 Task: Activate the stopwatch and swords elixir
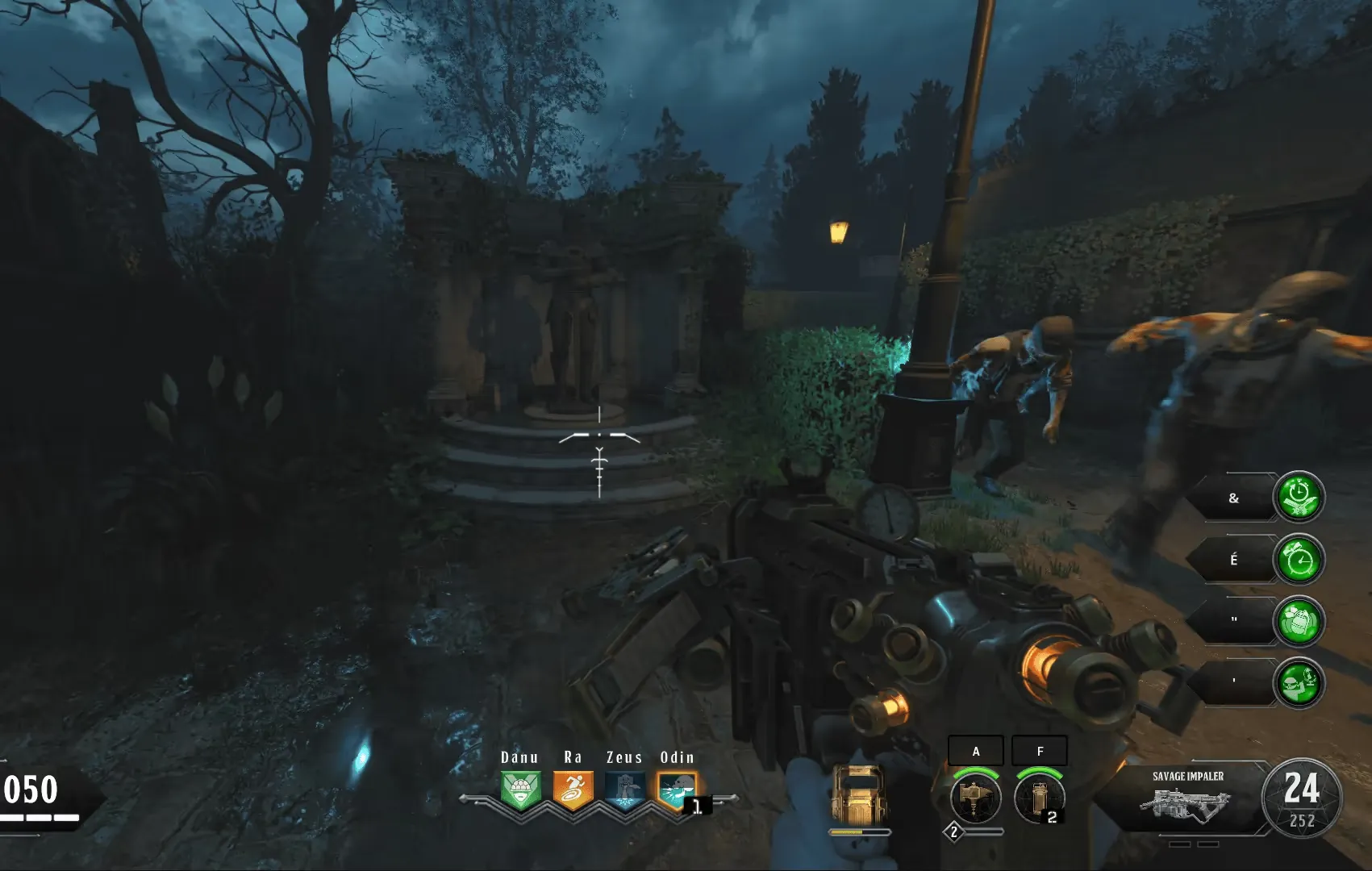(1298, 497)
